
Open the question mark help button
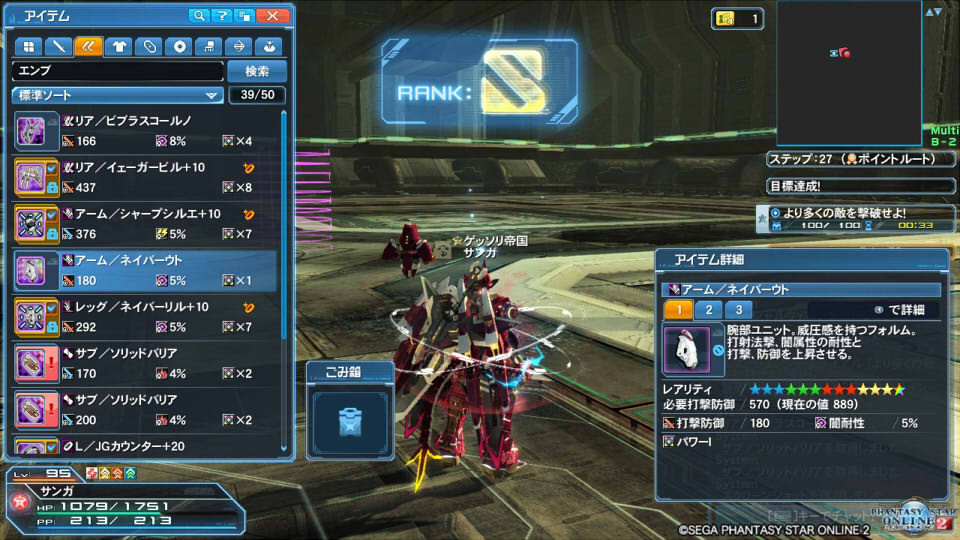[x=222, y=16]
